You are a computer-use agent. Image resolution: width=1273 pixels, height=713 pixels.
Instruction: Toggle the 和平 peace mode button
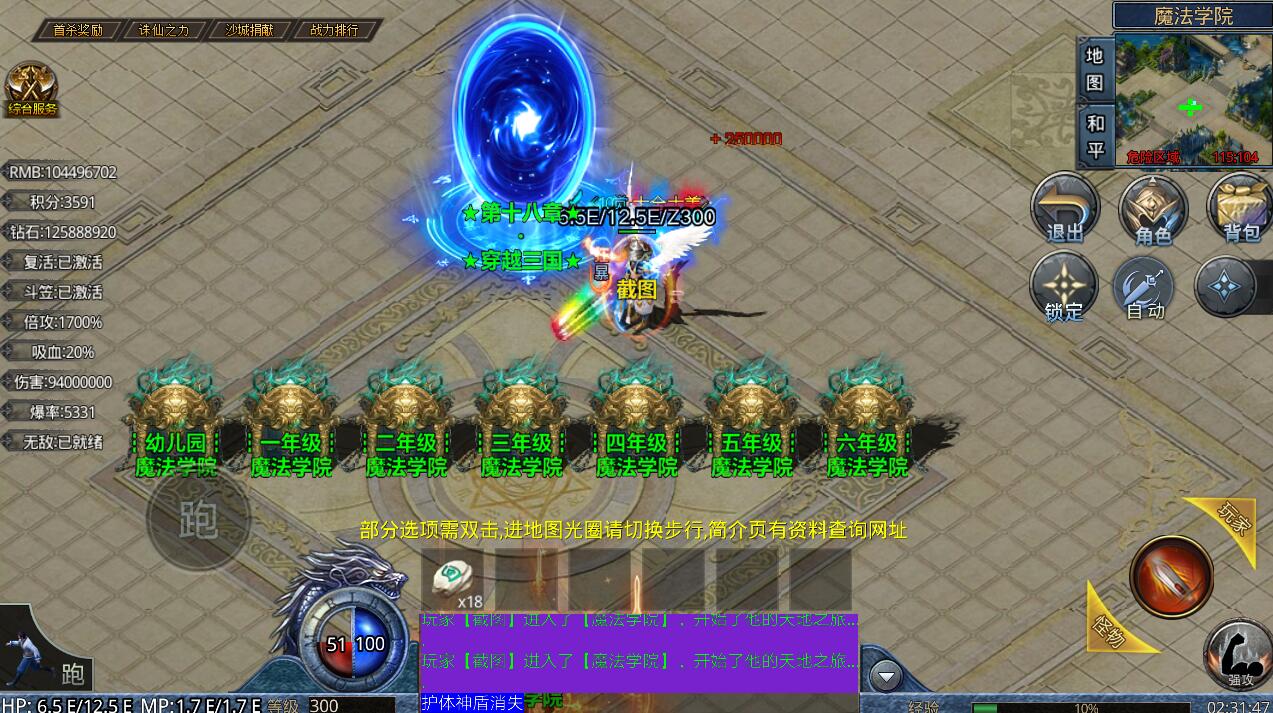[x=1095, y=136]
